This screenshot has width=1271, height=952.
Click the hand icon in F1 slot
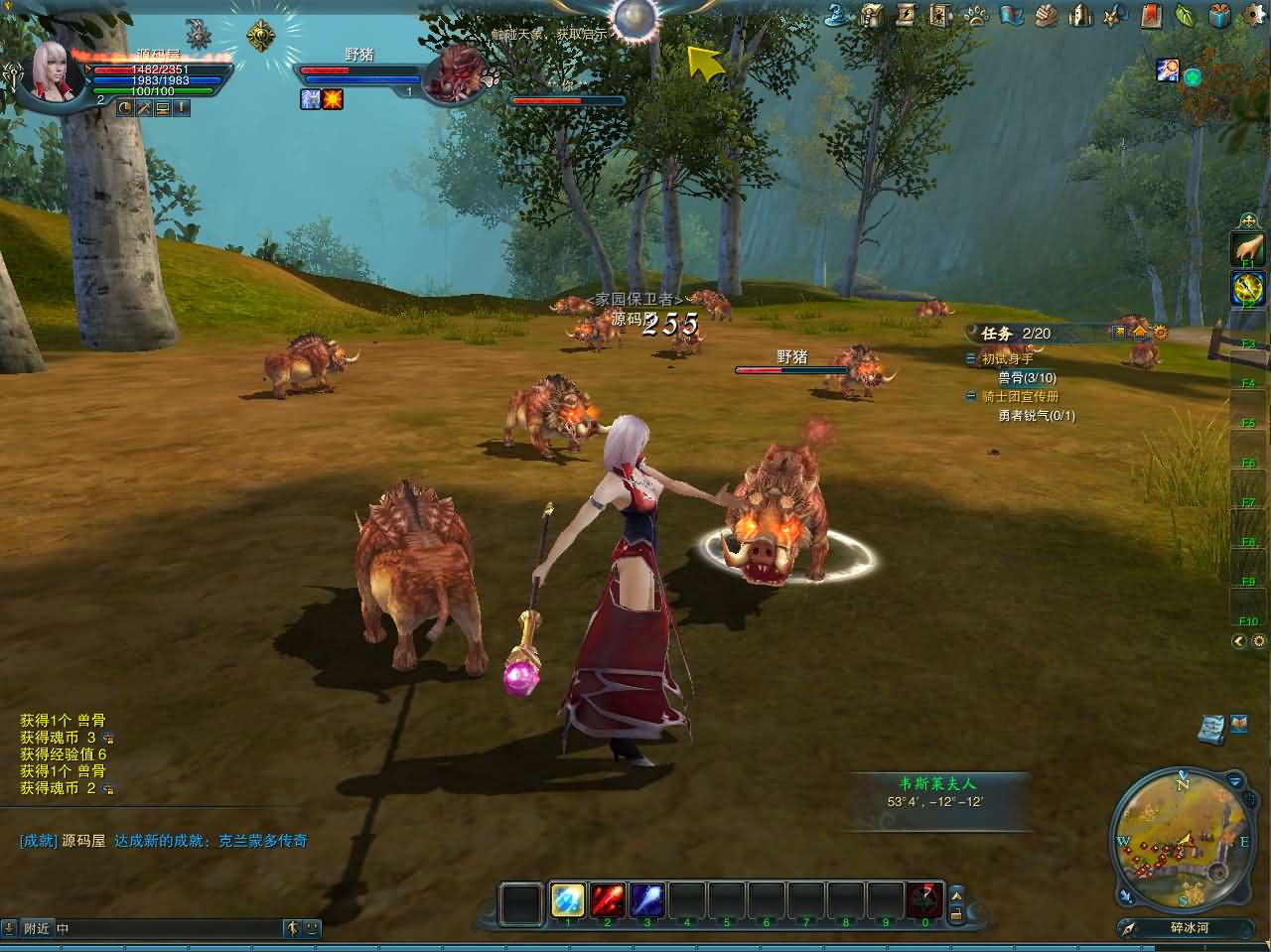point(1247,247)
